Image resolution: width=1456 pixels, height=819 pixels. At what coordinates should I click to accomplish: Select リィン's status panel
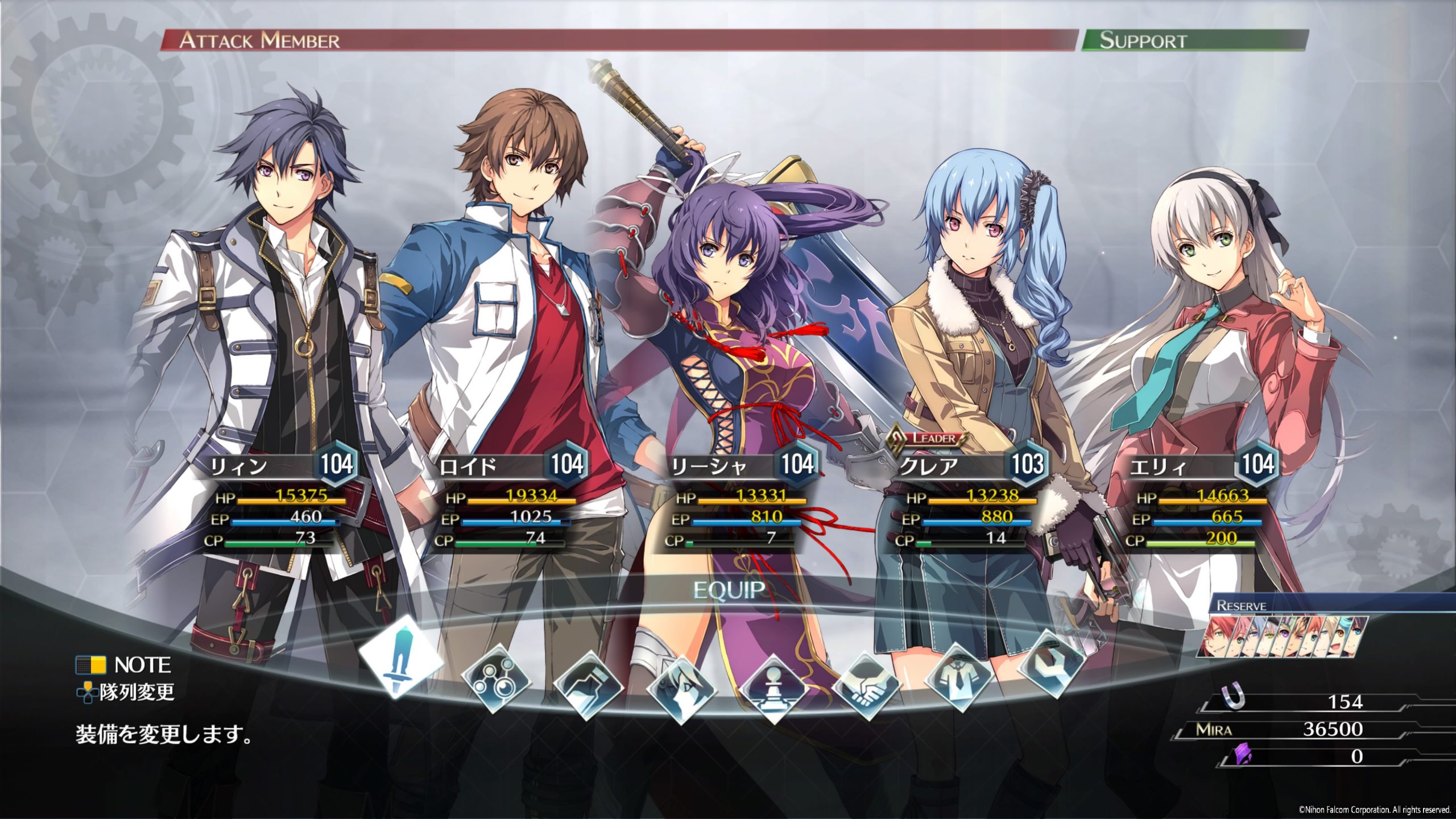[279, 502]
